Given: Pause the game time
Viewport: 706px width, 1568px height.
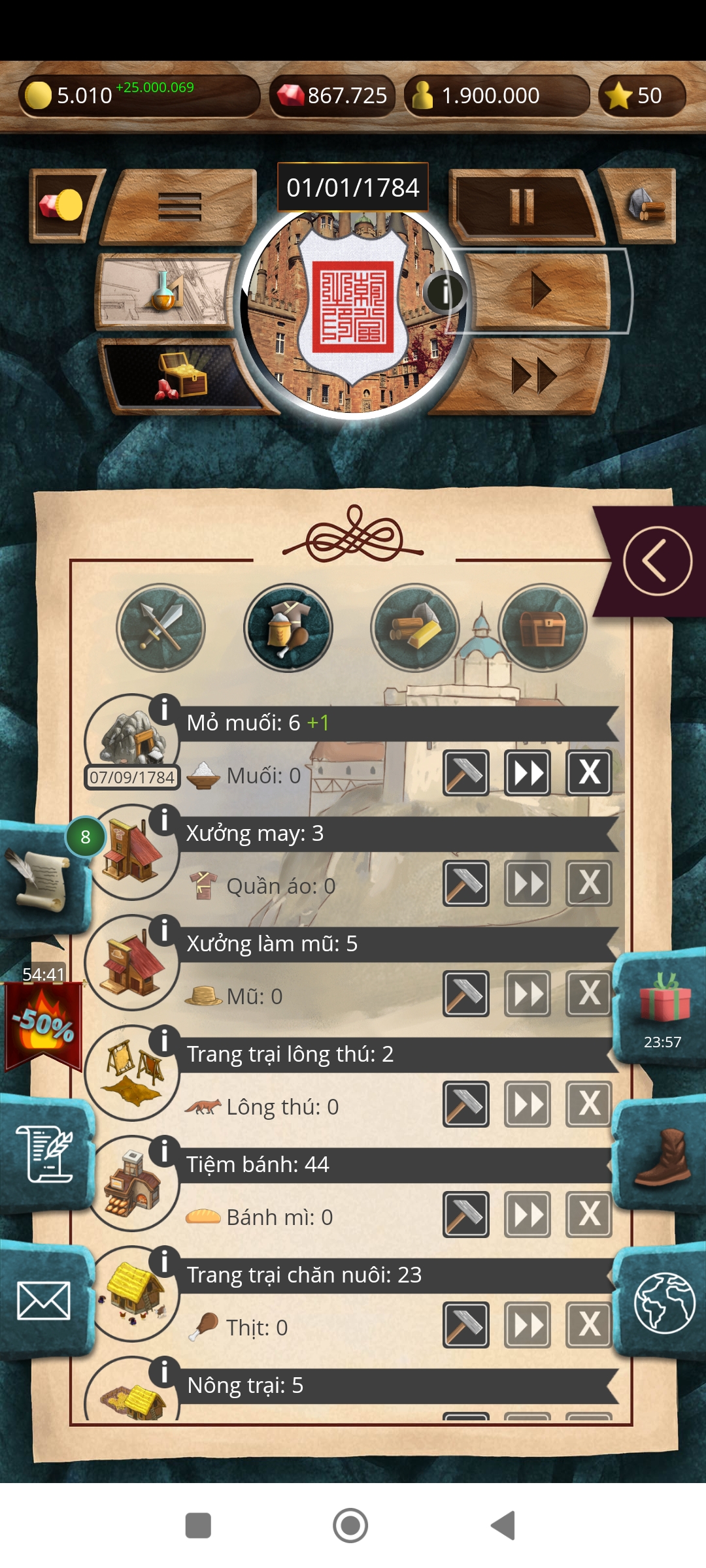Looking at the screenshot, I should coord(523,206).
